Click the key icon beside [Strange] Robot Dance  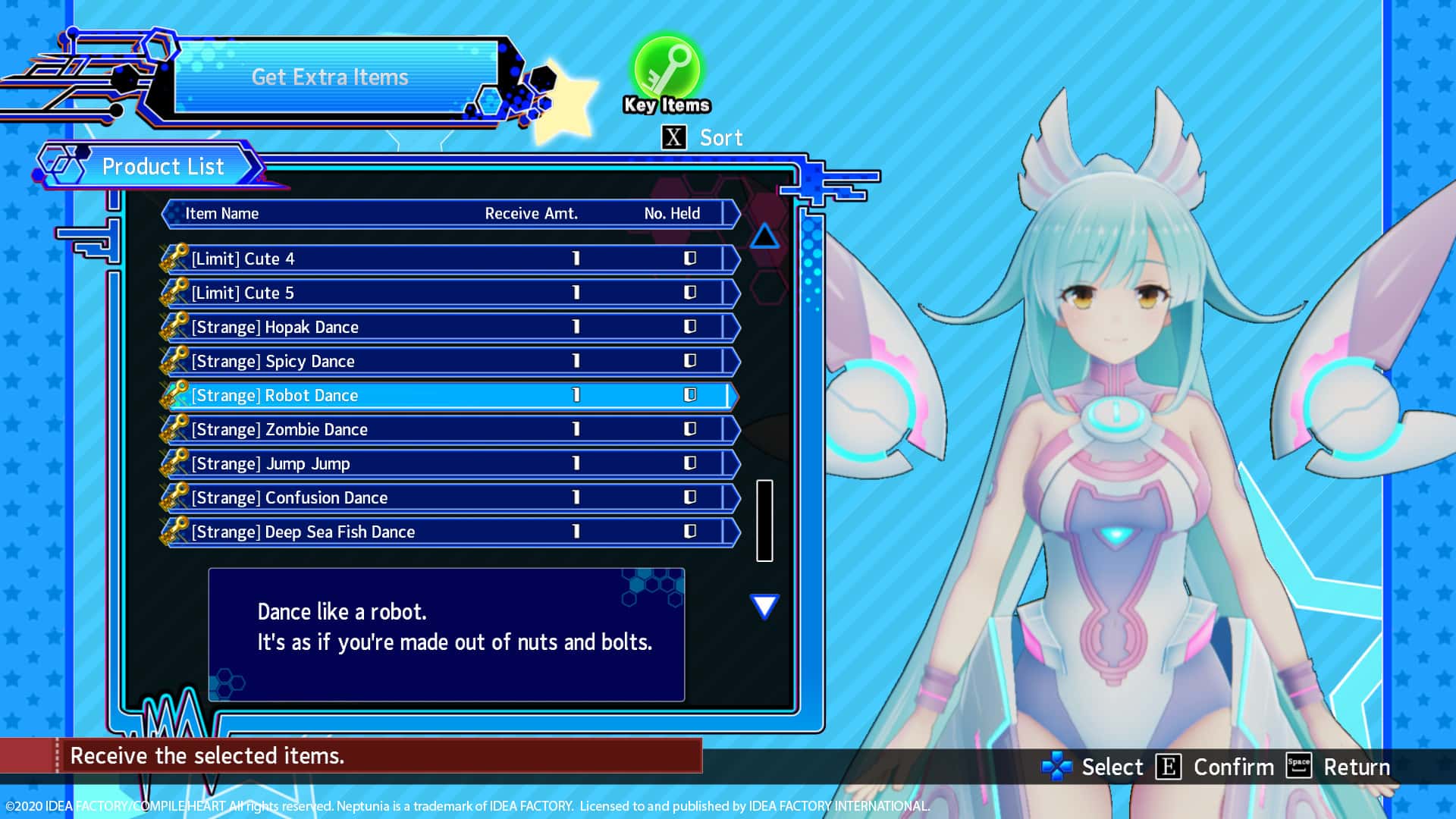coord(176,394)
